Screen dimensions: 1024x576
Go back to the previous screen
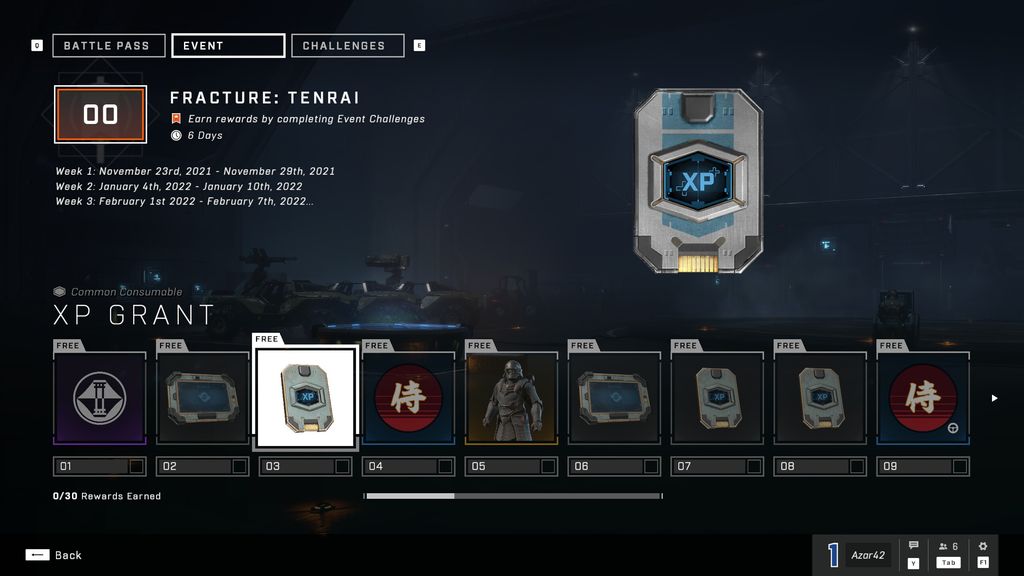55,555
